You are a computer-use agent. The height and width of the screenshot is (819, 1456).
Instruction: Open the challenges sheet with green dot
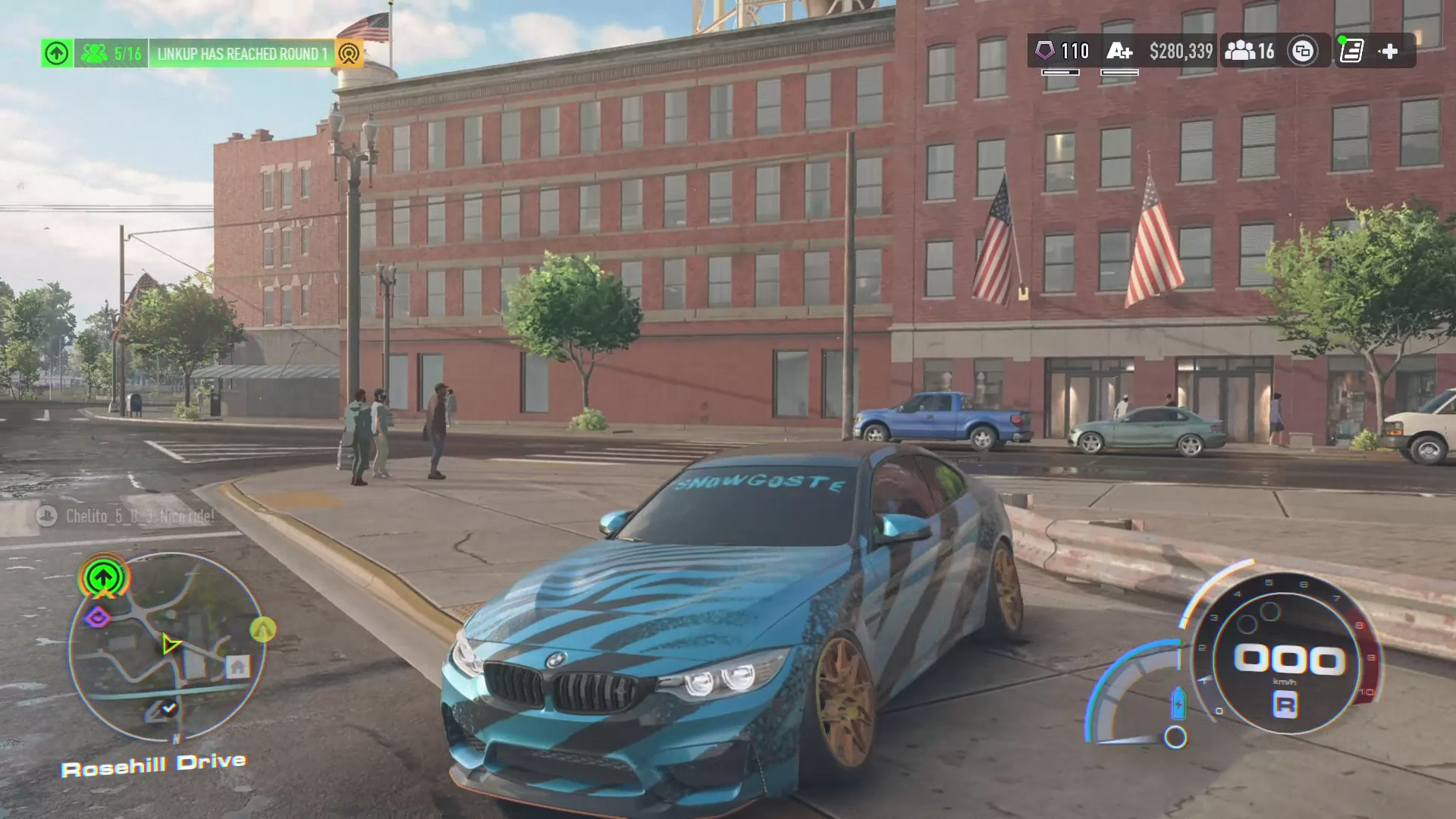coord(1351,52)
